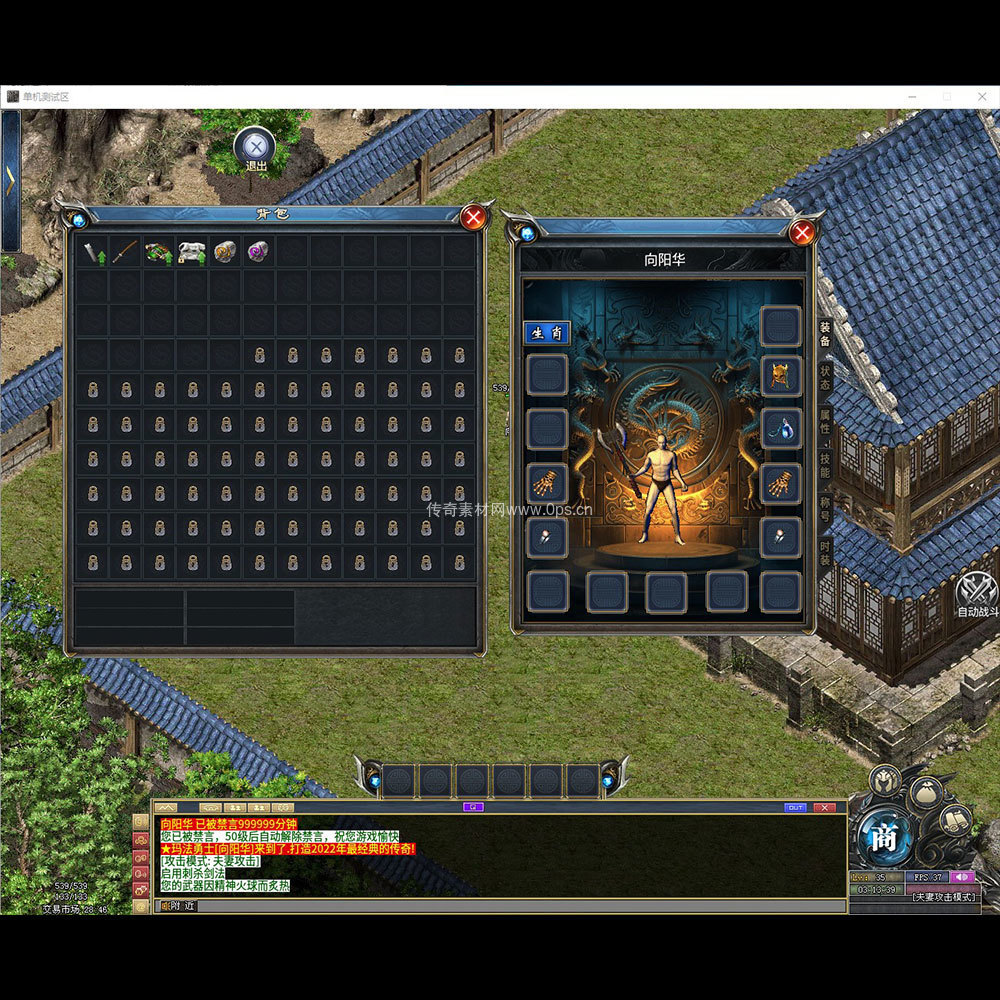Close the 背包 backpack window
The width and height of the screenshot is (1000, 1000).
[474, 217]
